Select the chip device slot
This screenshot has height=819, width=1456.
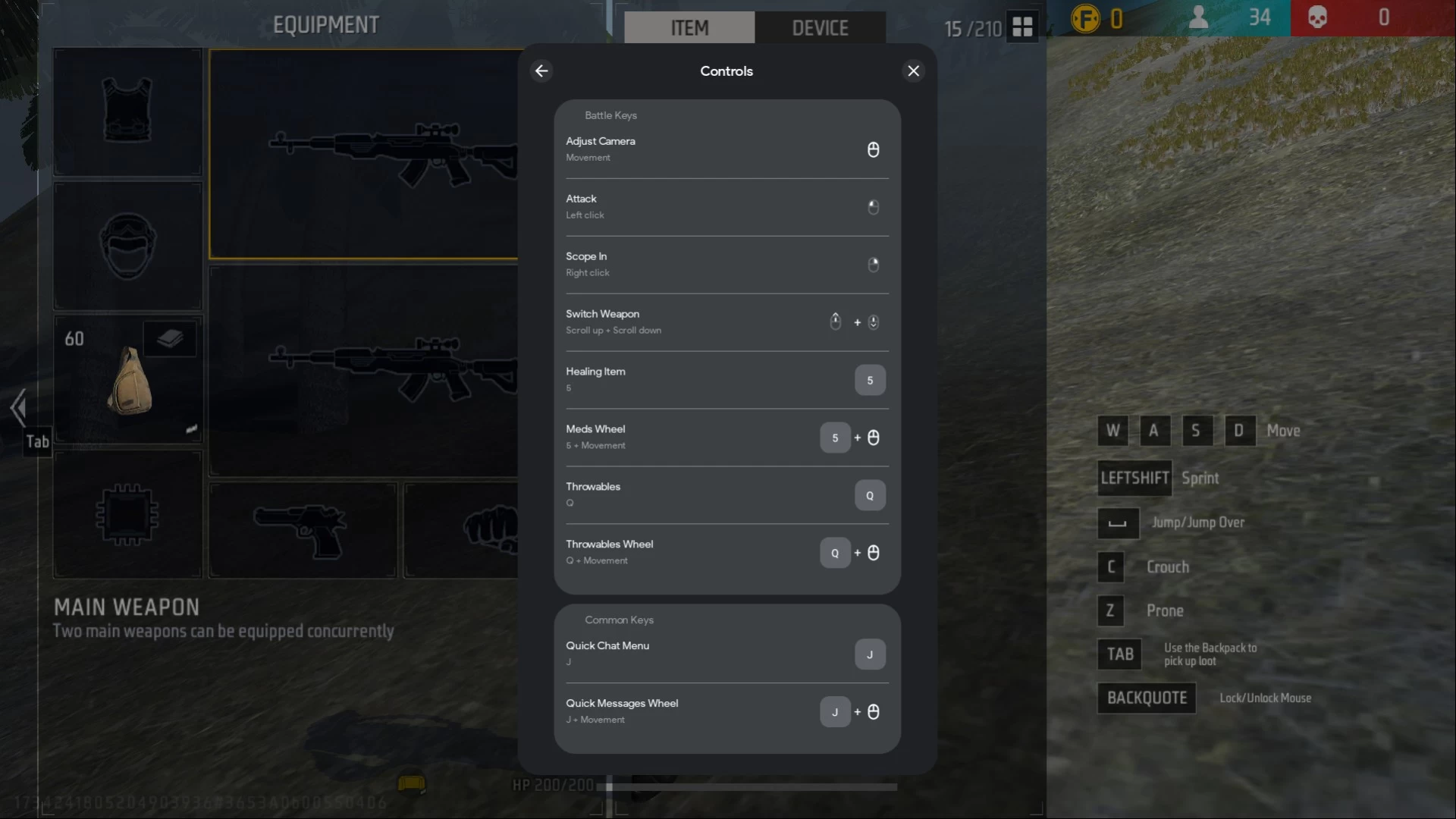(x=127, y=515)
